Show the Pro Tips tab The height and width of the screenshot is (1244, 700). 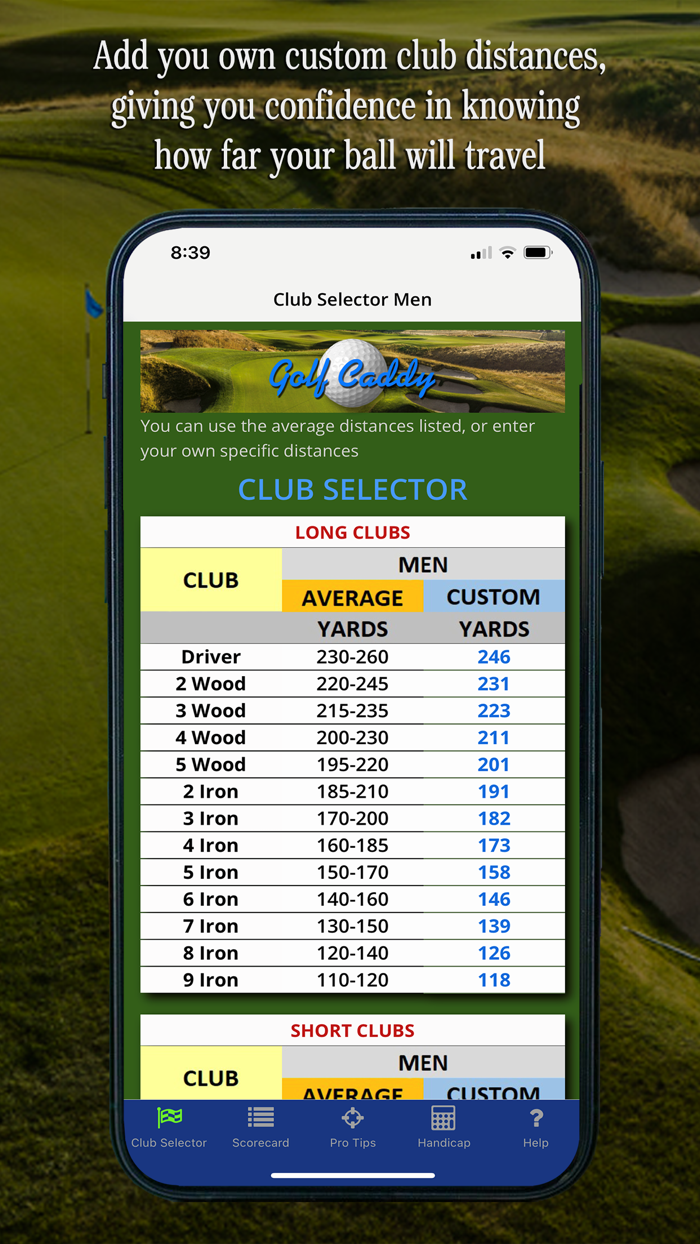353,1127
